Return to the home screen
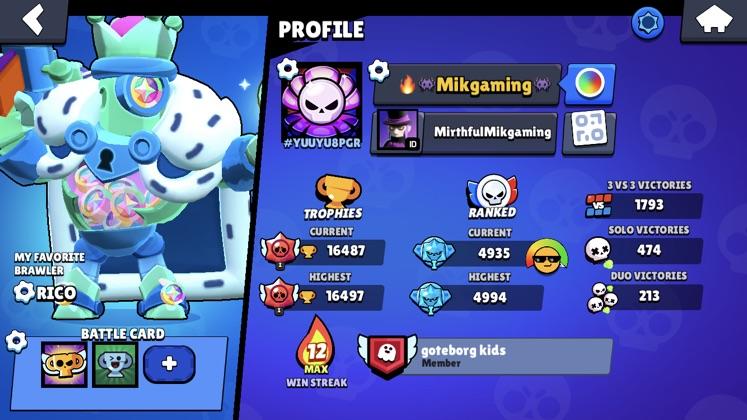Image resolution: width=747 pixels, height=420 pixels. point(713,21)
